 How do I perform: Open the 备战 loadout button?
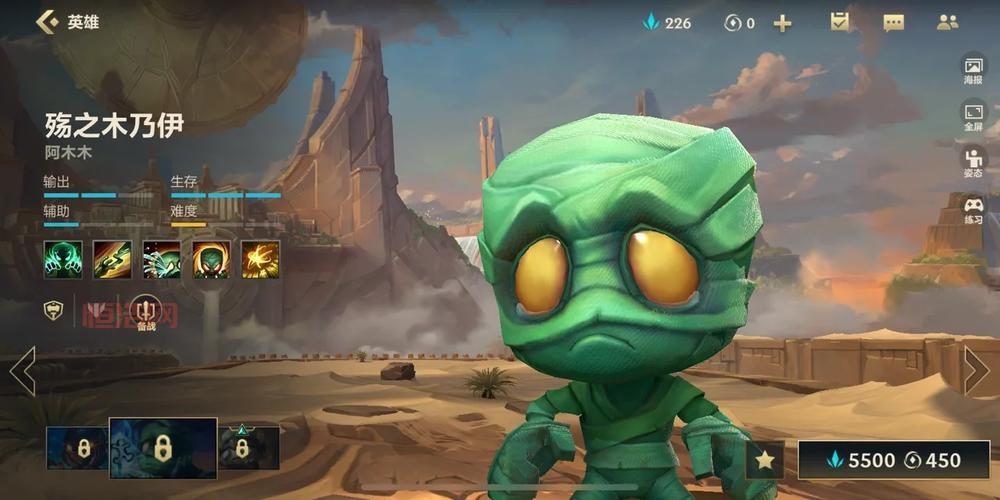pos(146,312)
